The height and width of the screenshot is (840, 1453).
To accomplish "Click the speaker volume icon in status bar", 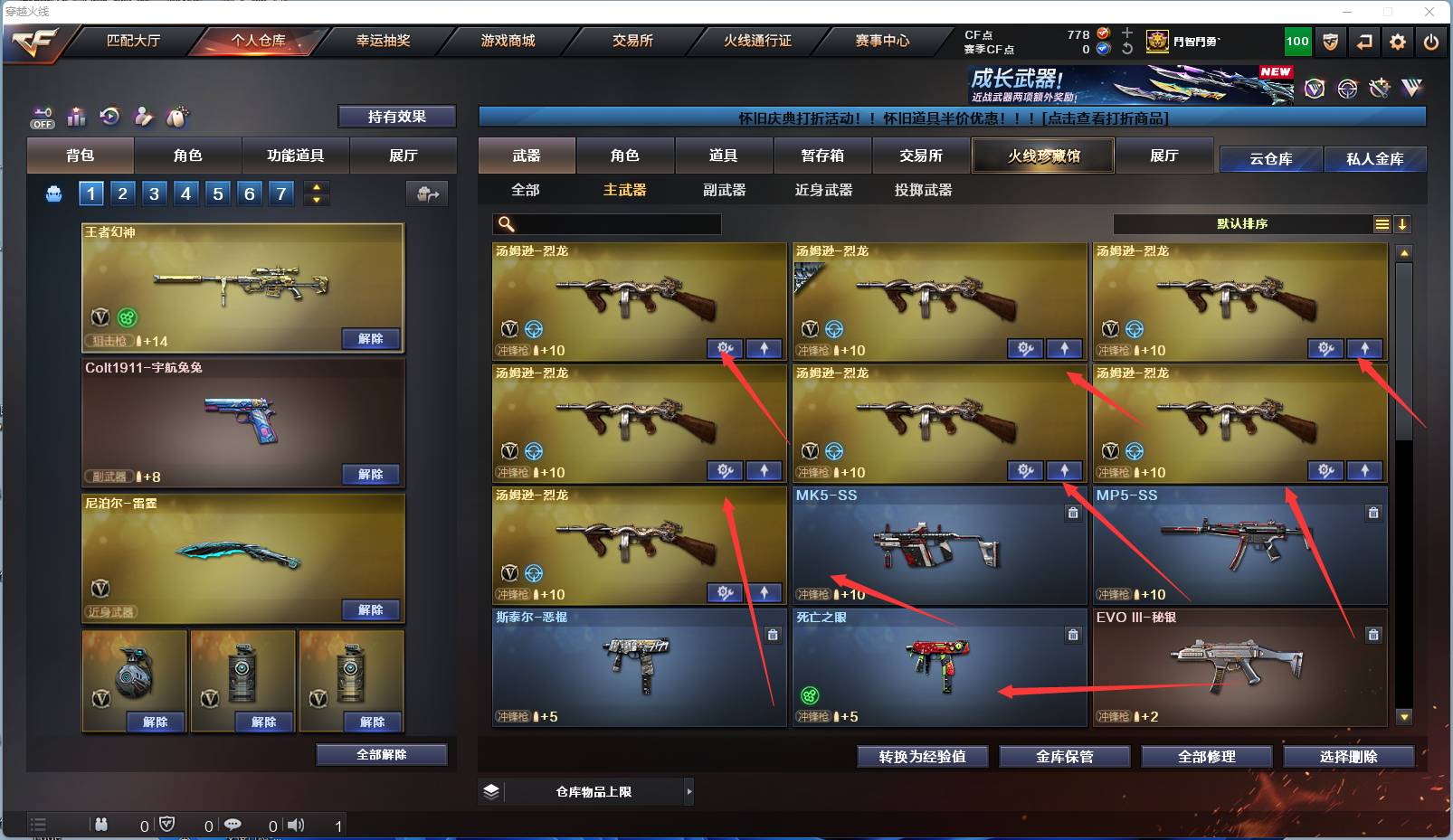I will click(296, 824).
